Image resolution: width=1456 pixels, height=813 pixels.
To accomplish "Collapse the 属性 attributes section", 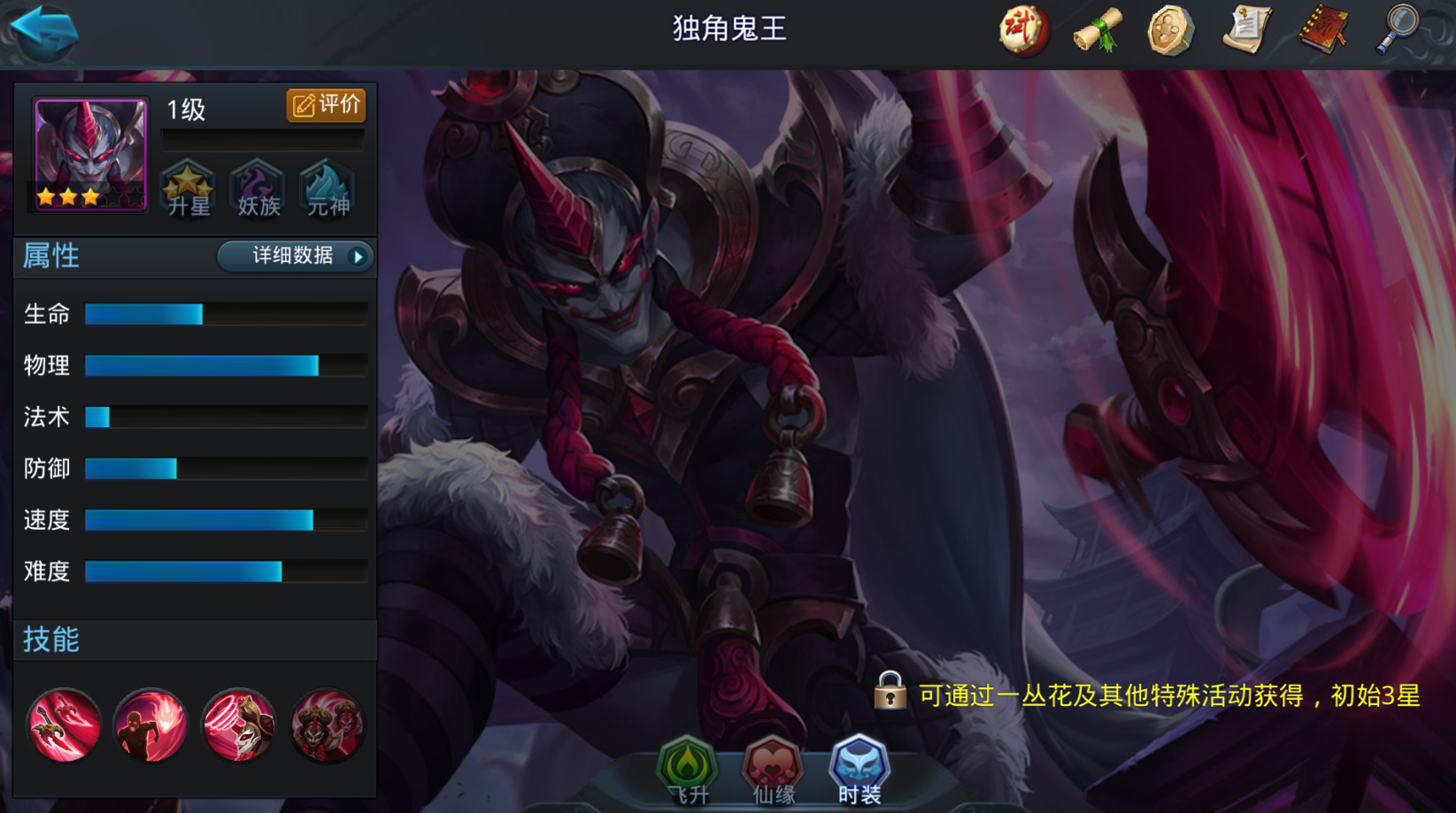I will click(51, 256).
